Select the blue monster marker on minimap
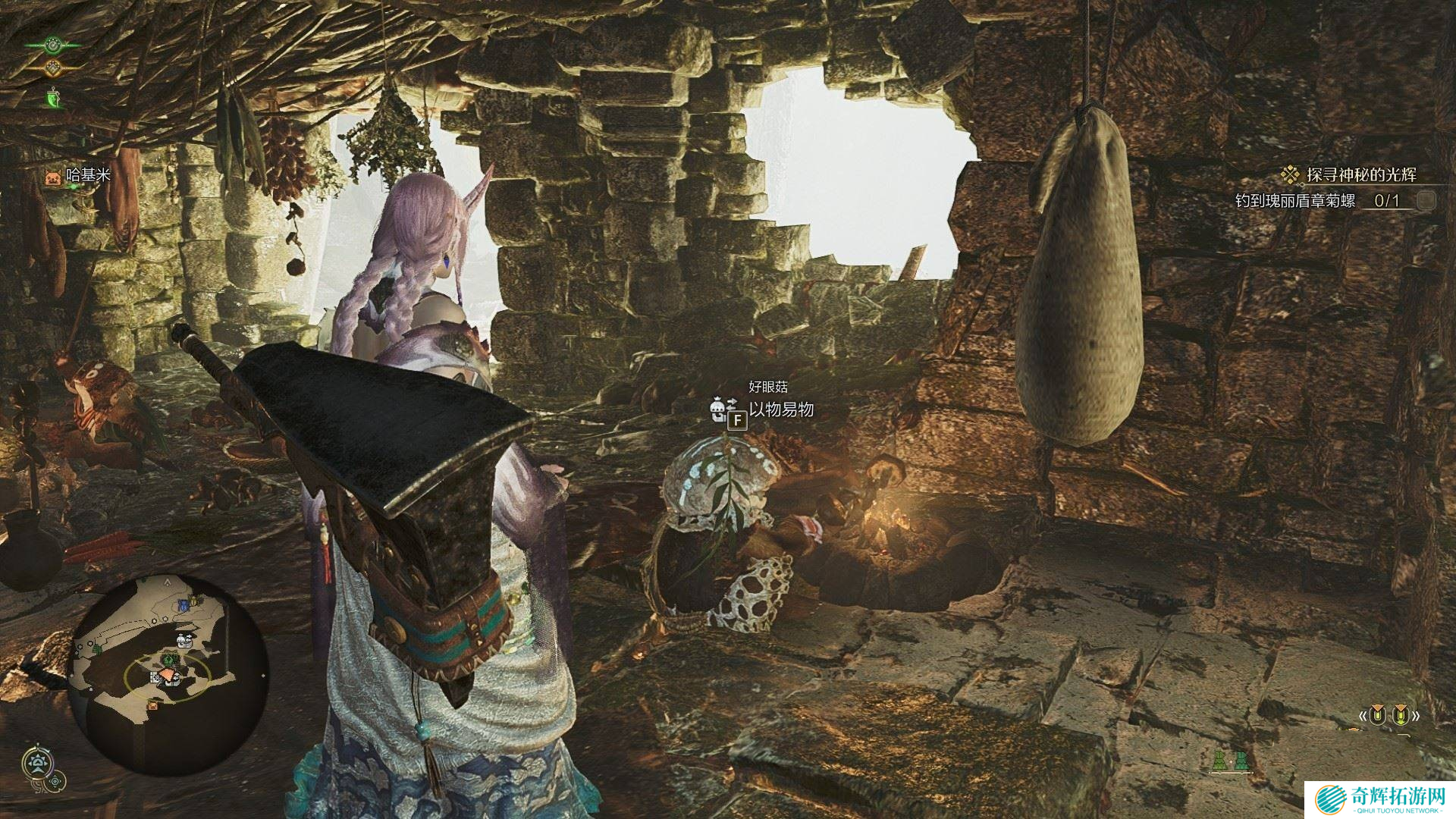This screenshot has height=819, width=1456. click(182, 605)
